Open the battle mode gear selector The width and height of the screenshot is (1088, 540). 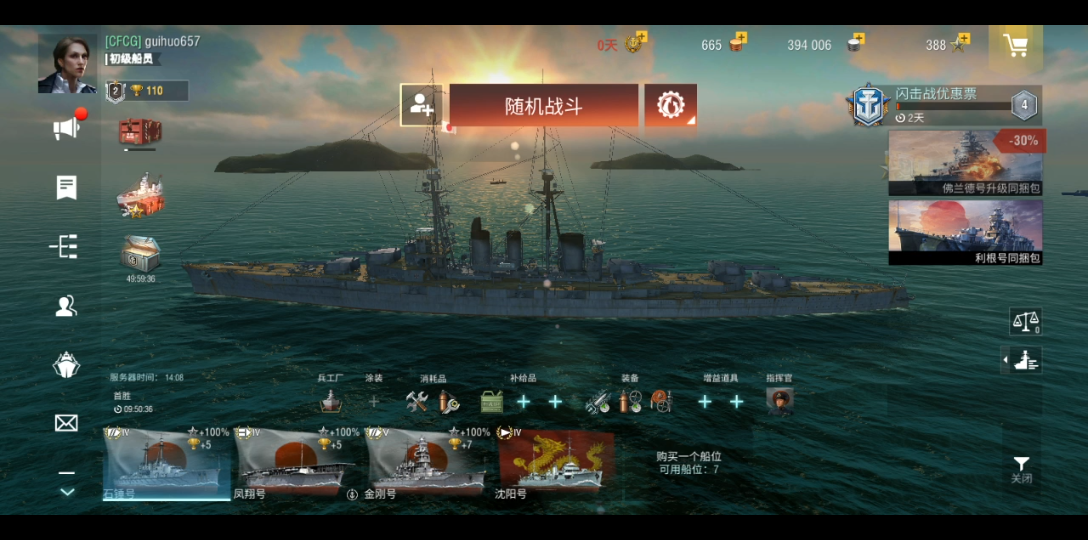tap(670, 105)
